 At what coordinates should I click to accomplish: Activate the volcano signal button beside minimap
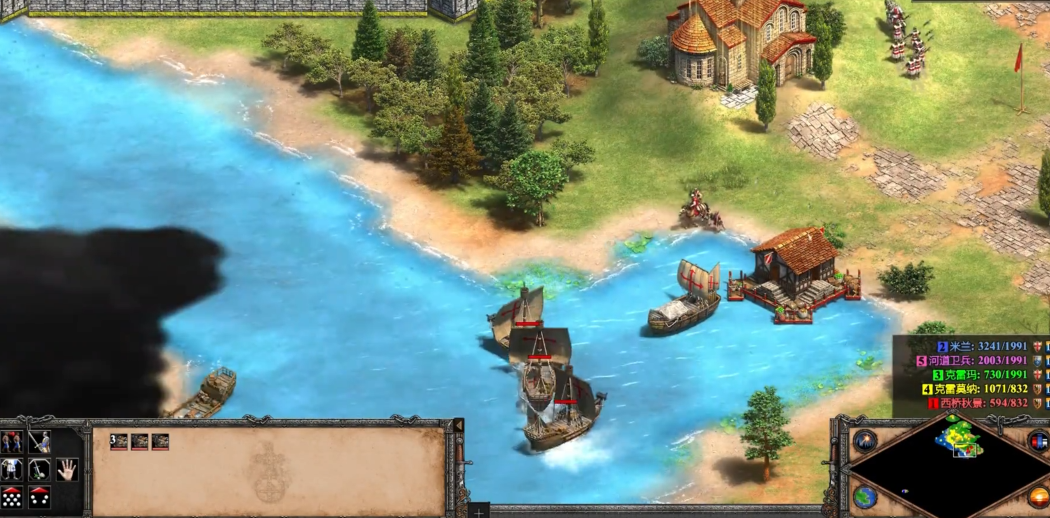[x=866, y=440]
